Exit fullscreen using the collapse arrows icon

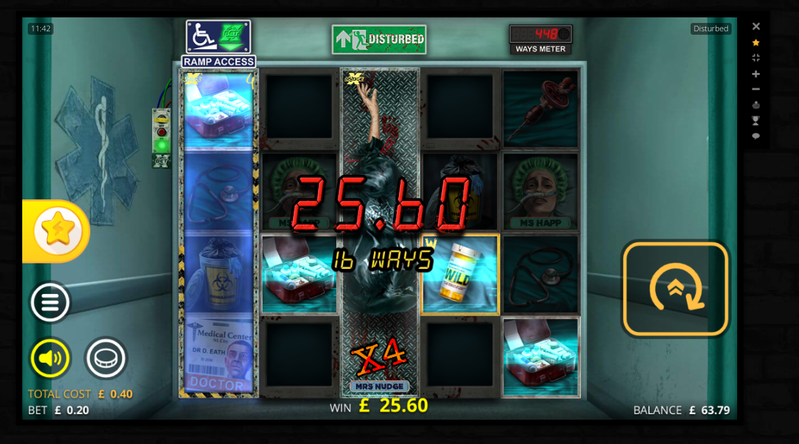tap(756, 58)
